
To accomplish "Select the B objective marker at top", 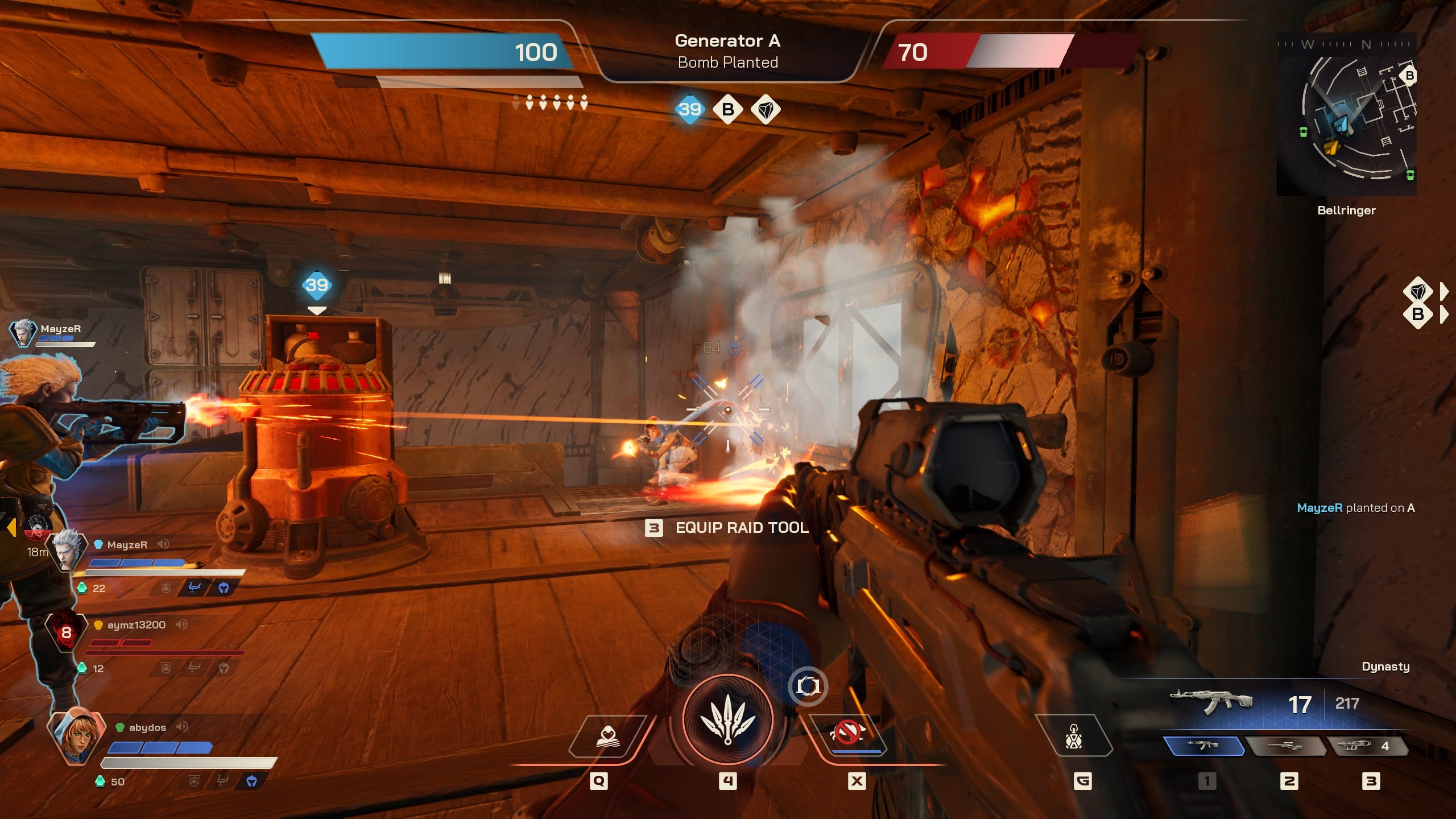I will click(728, 109).
